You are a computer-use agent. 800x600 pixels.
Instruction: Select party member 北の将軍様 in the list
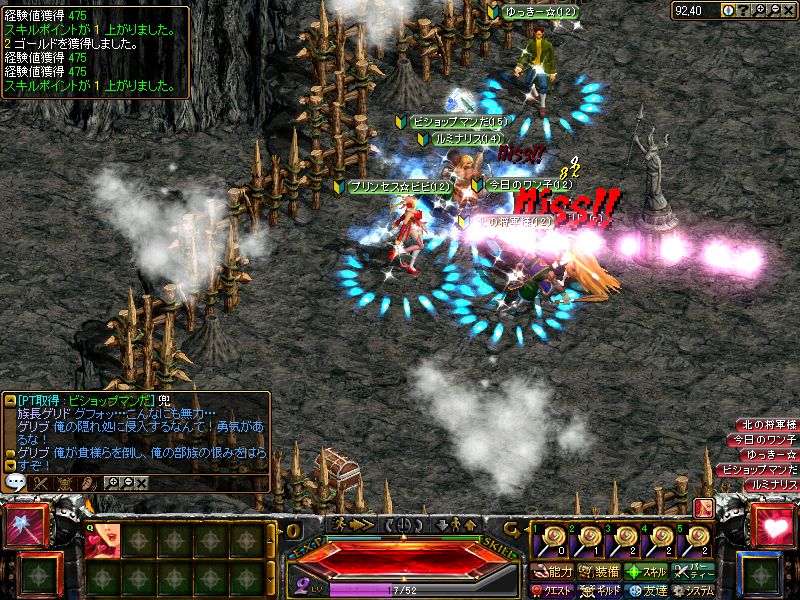(766, 425)
